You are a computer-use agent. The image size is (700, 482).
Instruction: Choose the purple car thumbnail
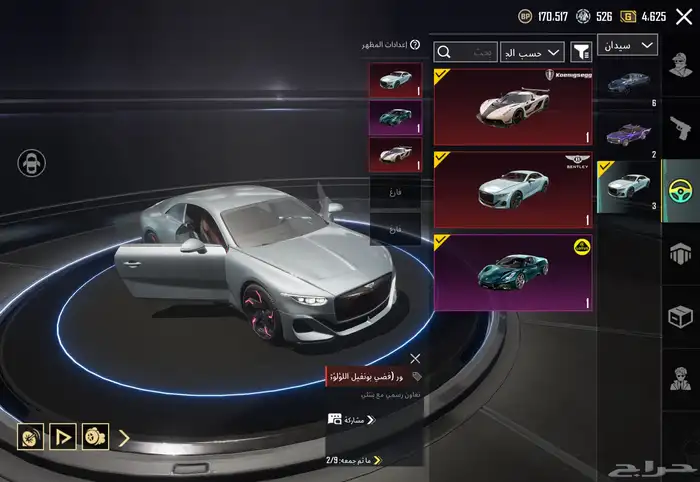[x=628, y=134]
